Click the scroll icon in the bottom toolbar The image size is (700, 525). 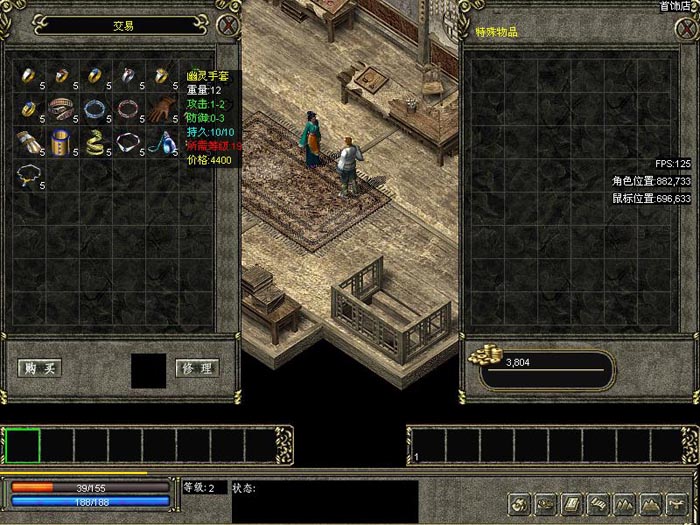[x=597, y=503]
